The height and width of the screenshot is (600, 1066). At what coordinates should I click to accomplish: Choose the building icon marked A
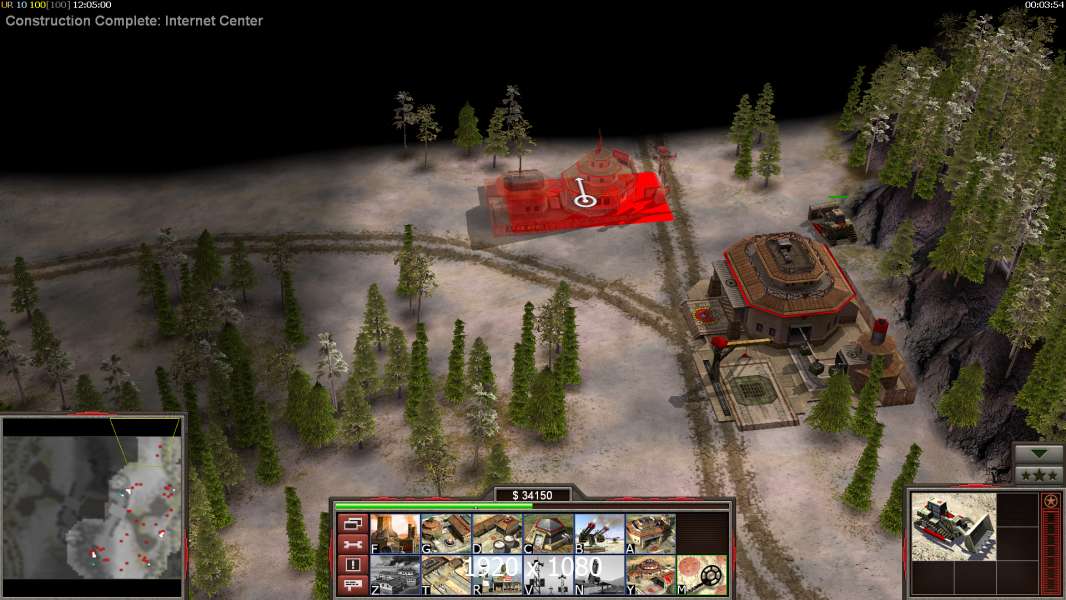pos(650,534)
